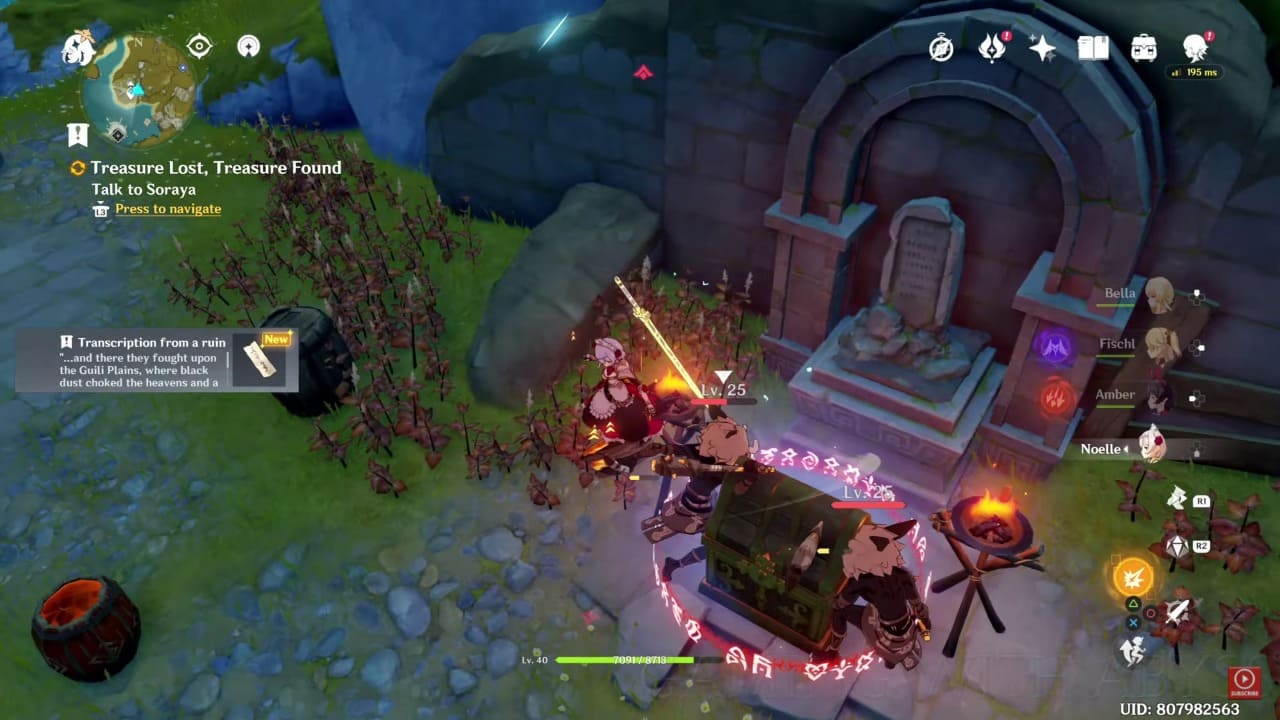Open the Events page flame icon
1280x720 pixels.
click(991, 47)
